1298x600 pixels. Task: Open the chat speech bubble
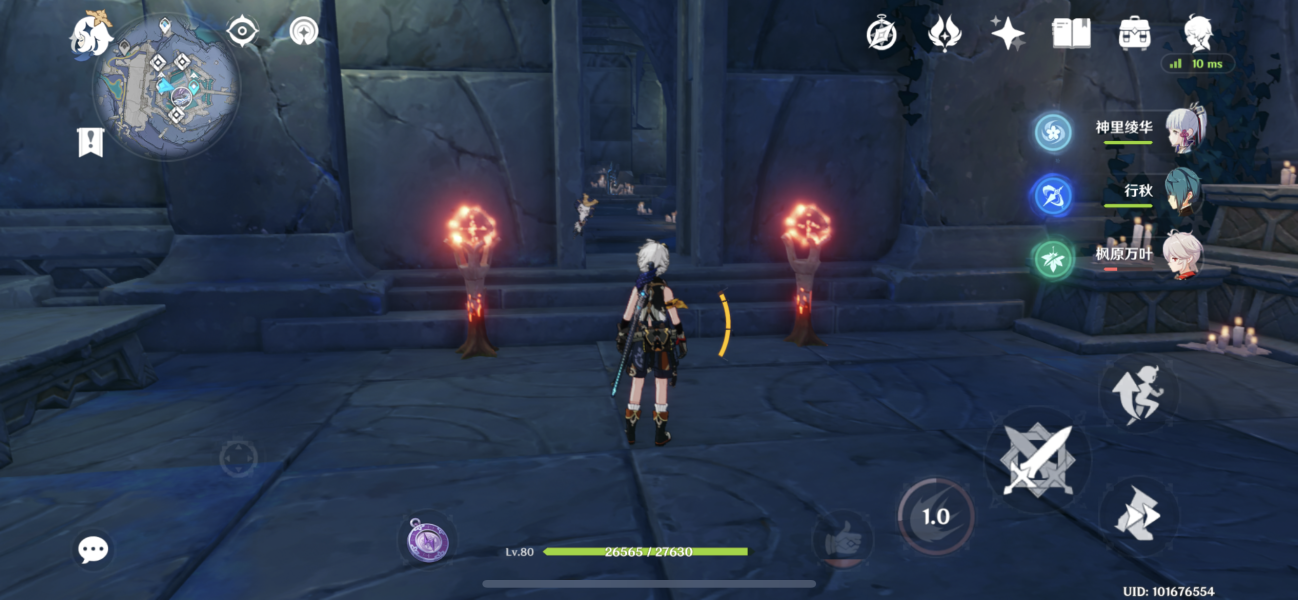click(94, 548)
